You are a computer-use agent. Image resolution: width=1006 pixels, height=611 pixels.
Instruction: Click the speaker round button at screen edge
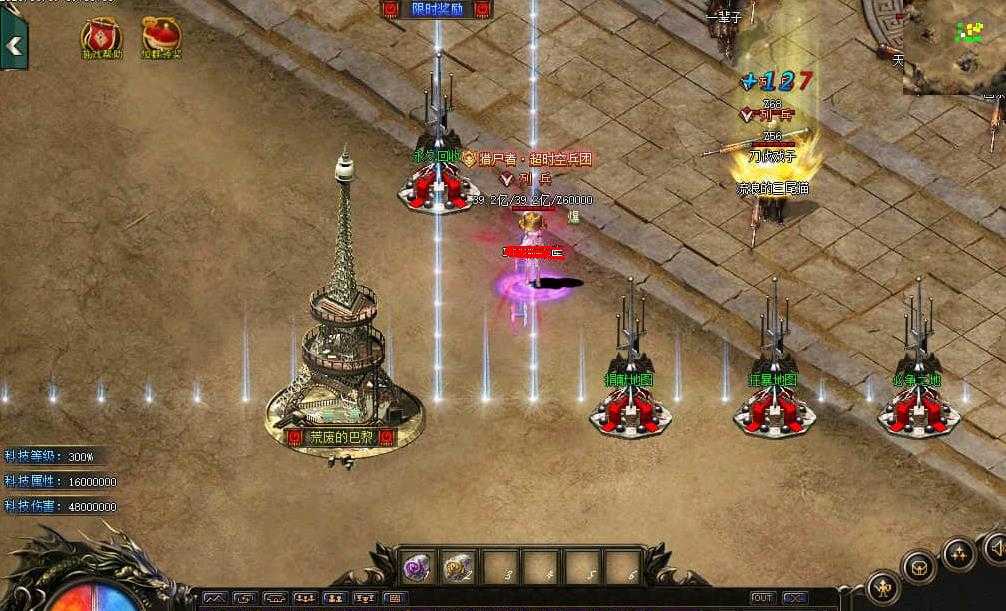tap(996, 547)
